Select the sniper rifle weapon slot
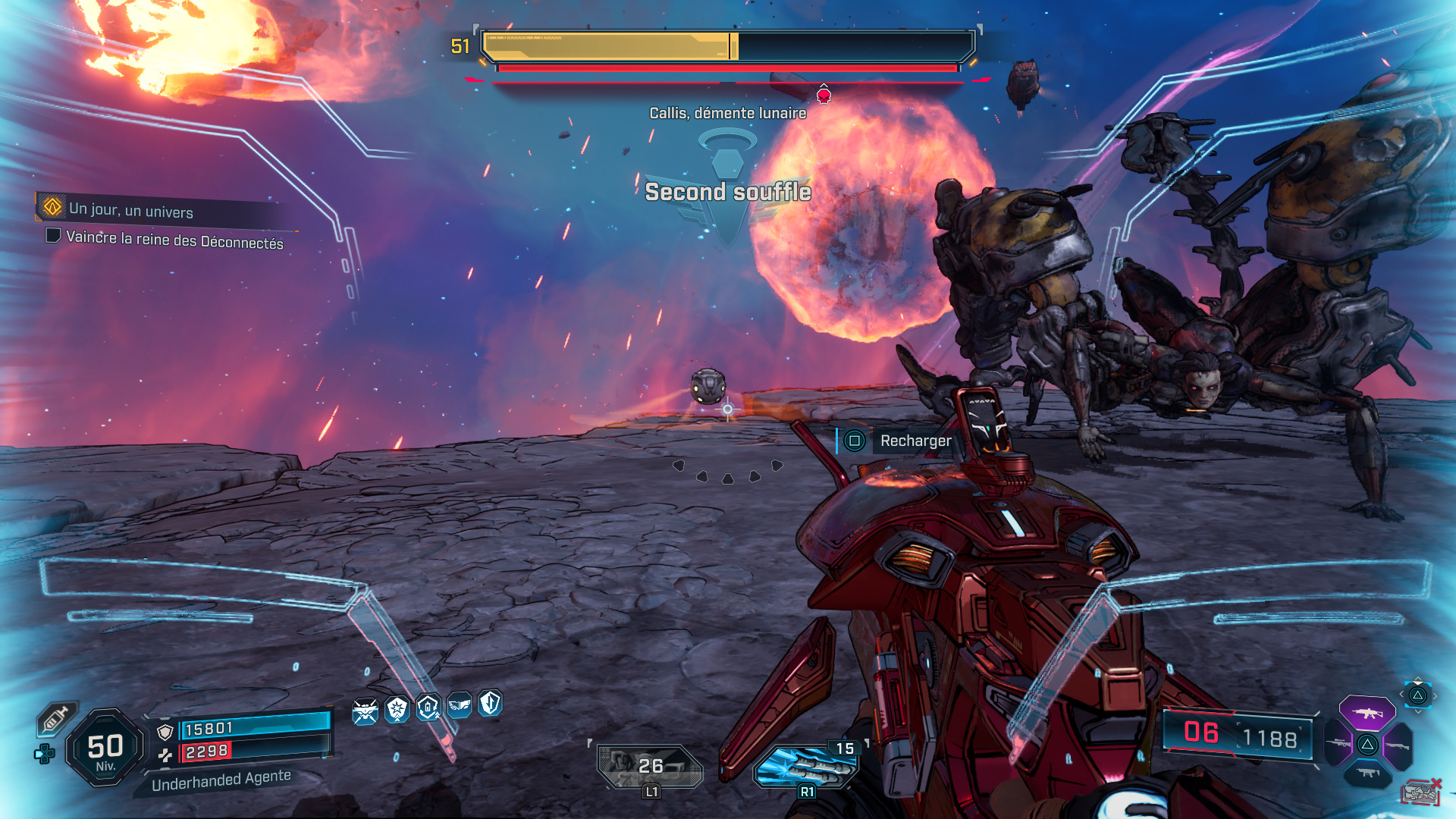This screenshot has height=819, width=1456. 1338,744
